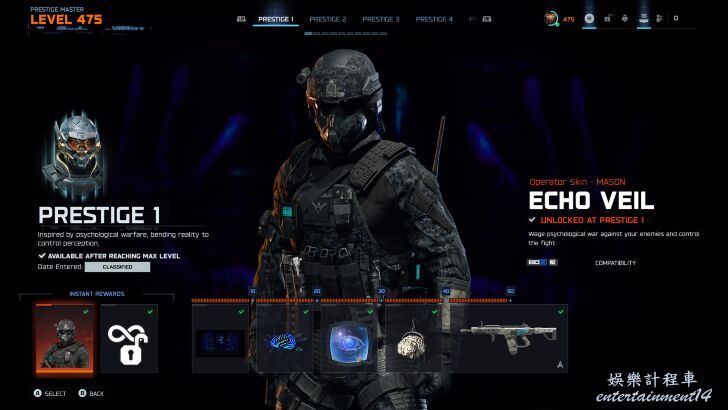Go to the Prestige 4 tab
Screen dimensions: 728x410
[x=434, y=19]
